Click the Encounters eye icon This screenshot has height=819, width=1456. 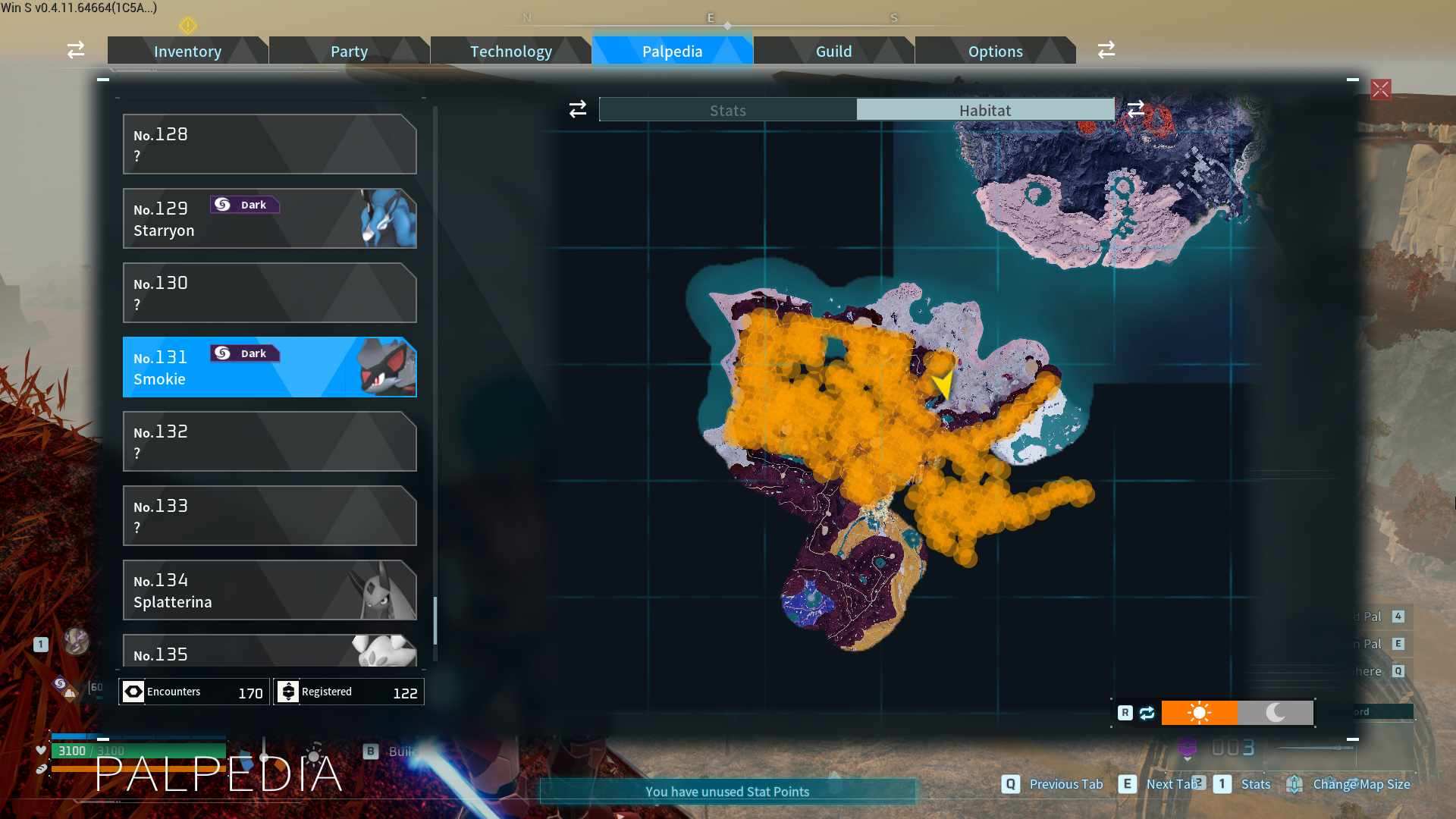133,692
